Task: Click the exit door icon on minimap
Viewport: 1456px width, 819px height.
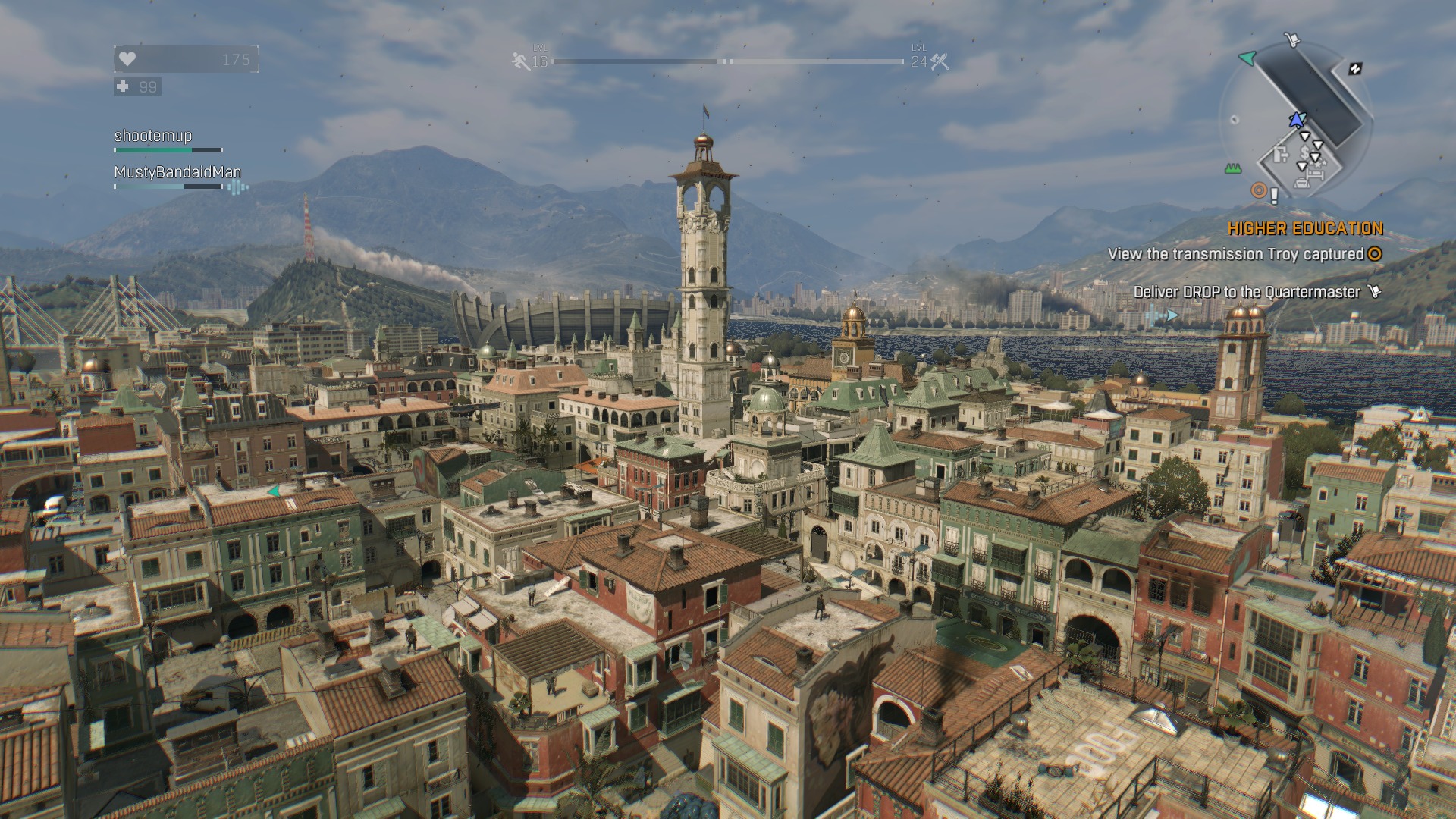Action: 1282,155
